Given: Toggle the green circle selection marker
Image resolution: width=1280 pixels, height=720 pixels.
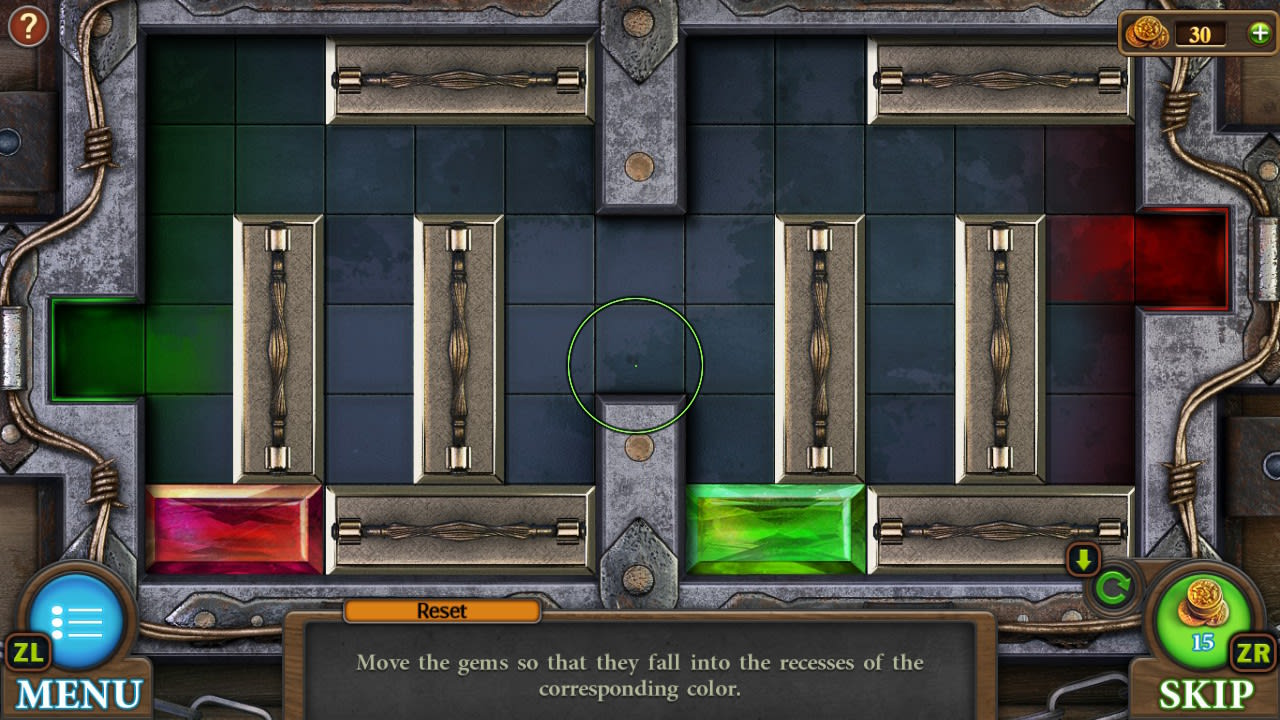Looking at the screenshot, I should pyautogui.click(x=637, y=365).
